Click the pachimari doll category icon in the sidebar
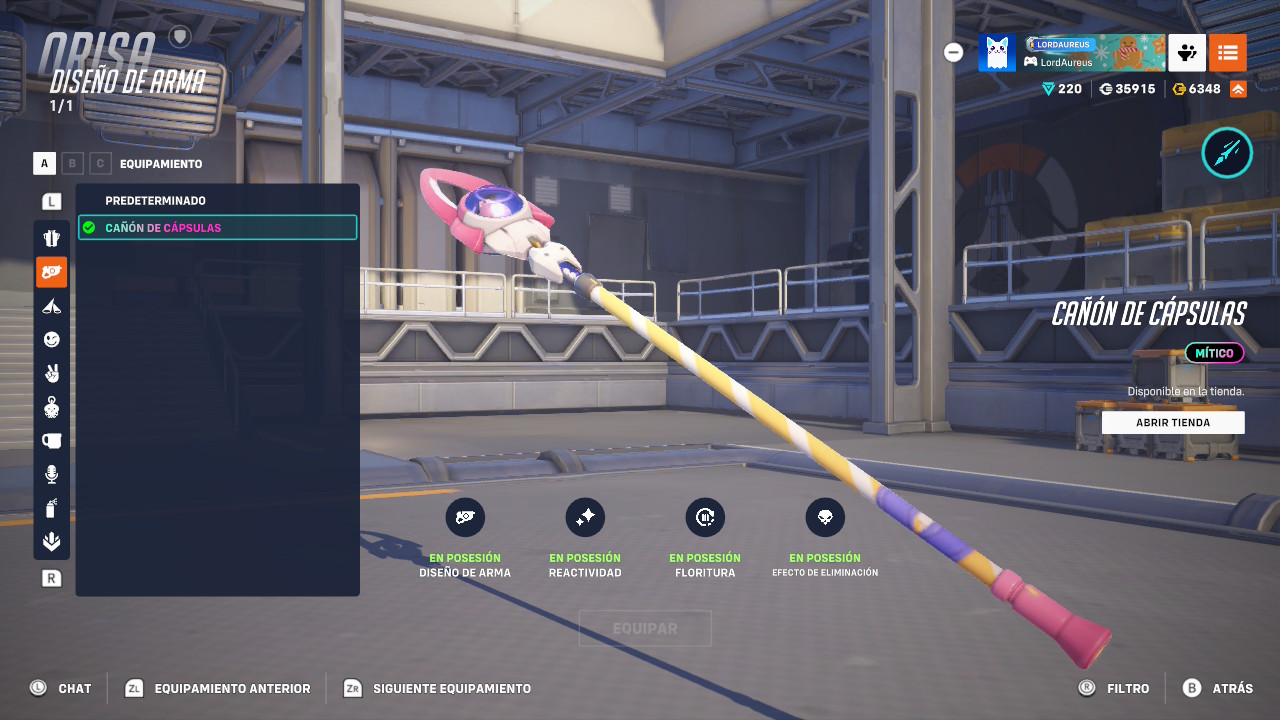The image size is (1280, 720). (51, 407)
